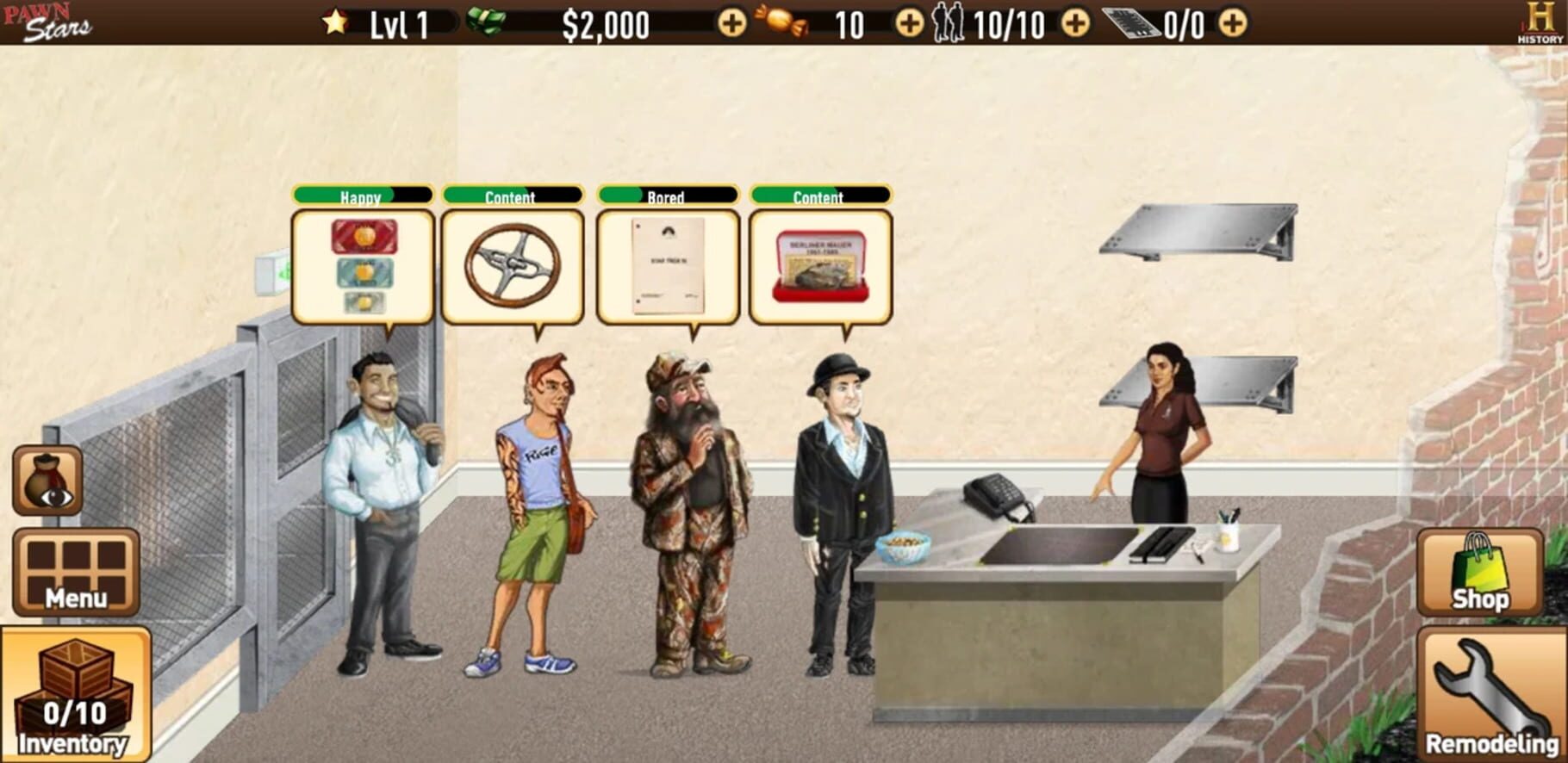Click the History channel logo
The image size is (1568, 763).
1540,22
